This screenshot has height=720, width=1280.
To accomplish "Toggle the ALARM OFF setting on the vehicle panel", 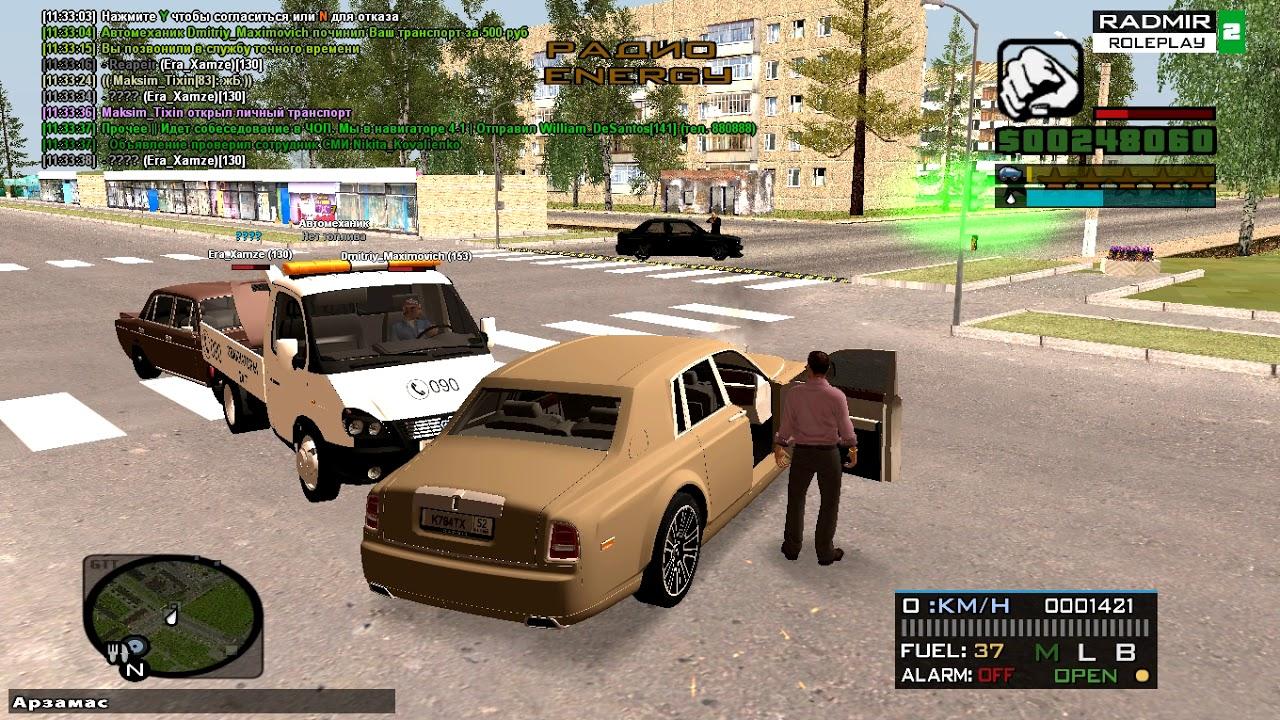I will coord(995,673).
